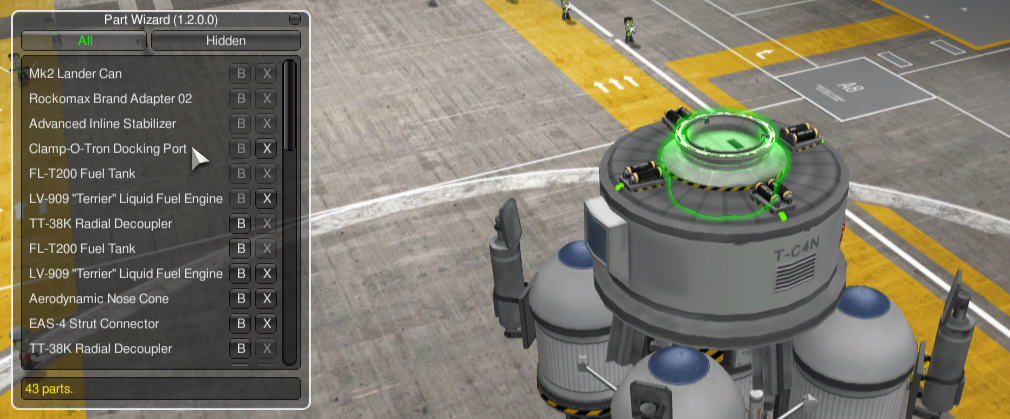
Task: Click the B button for Aerodynamic Nose Cone
Action: coord(240,299)
